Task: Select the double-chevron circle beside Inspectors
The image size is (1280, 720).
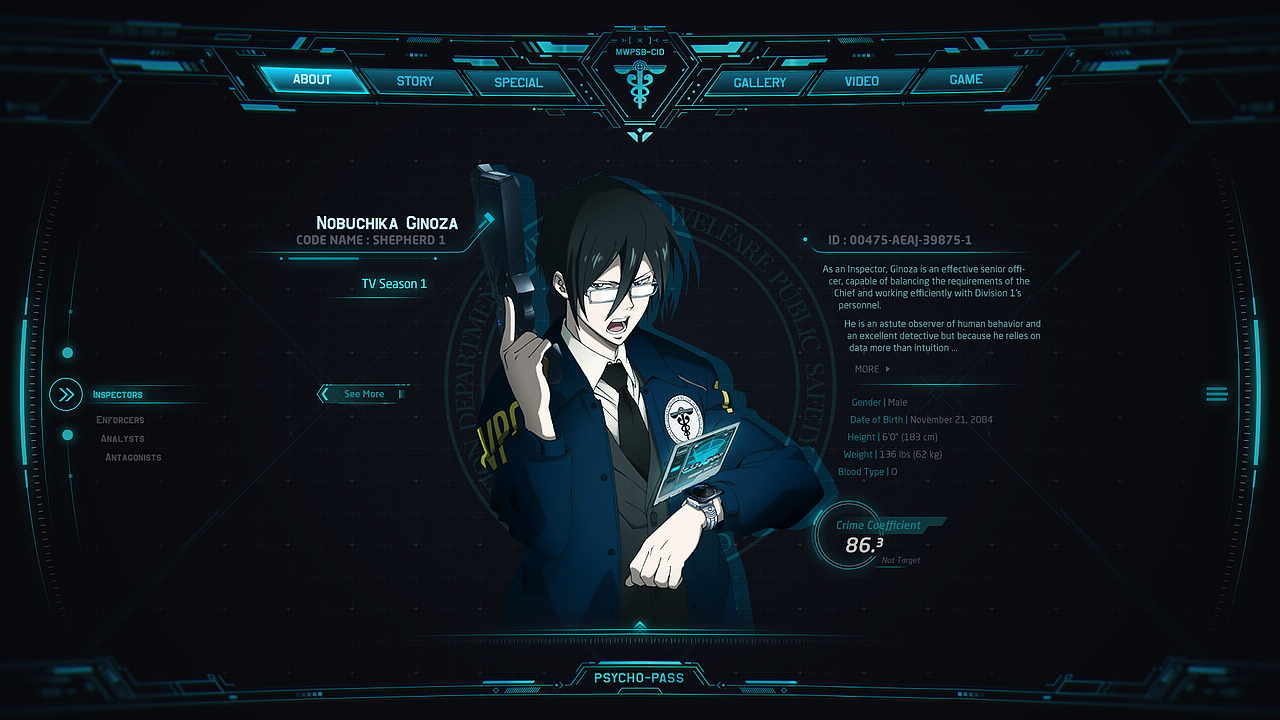Action: (x=65, y=394)
